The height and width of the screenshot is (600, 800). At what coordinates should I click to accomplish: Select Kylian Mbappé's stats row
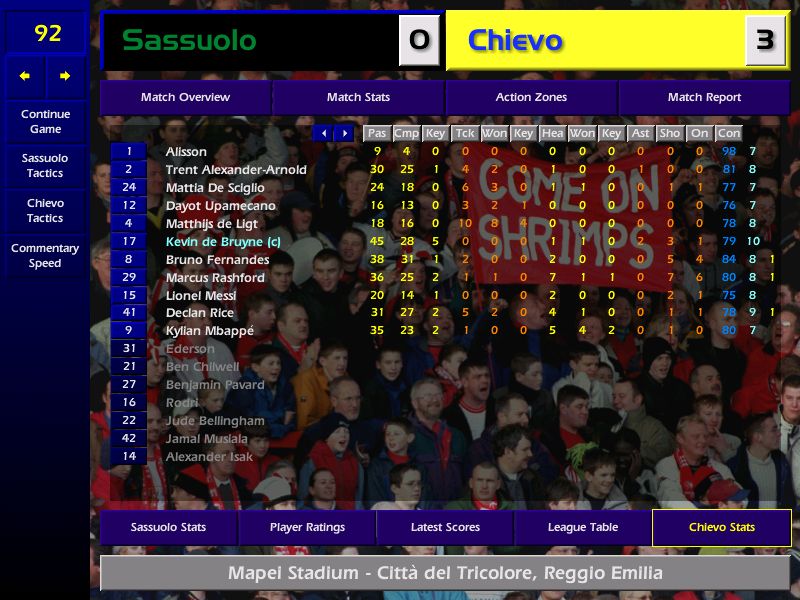210,331
